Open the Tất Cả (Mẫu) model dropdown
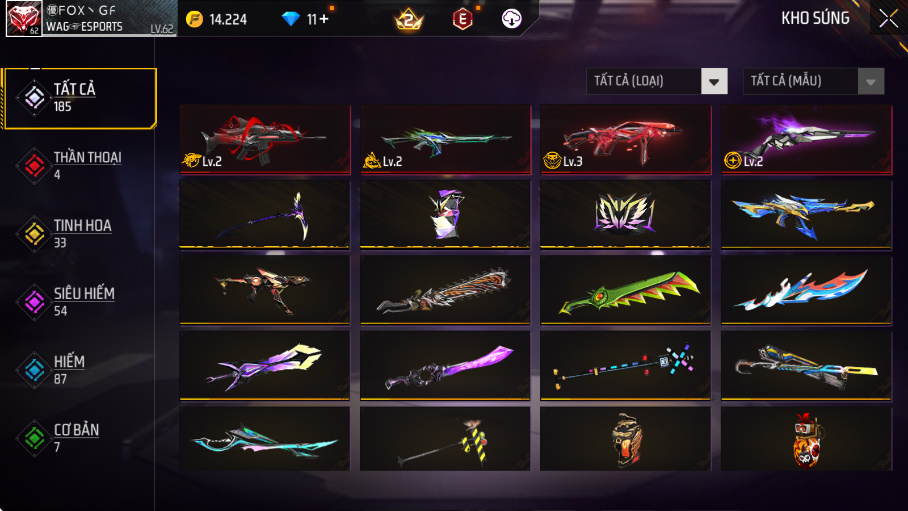908x511 pixels. [x=813, y=81]
